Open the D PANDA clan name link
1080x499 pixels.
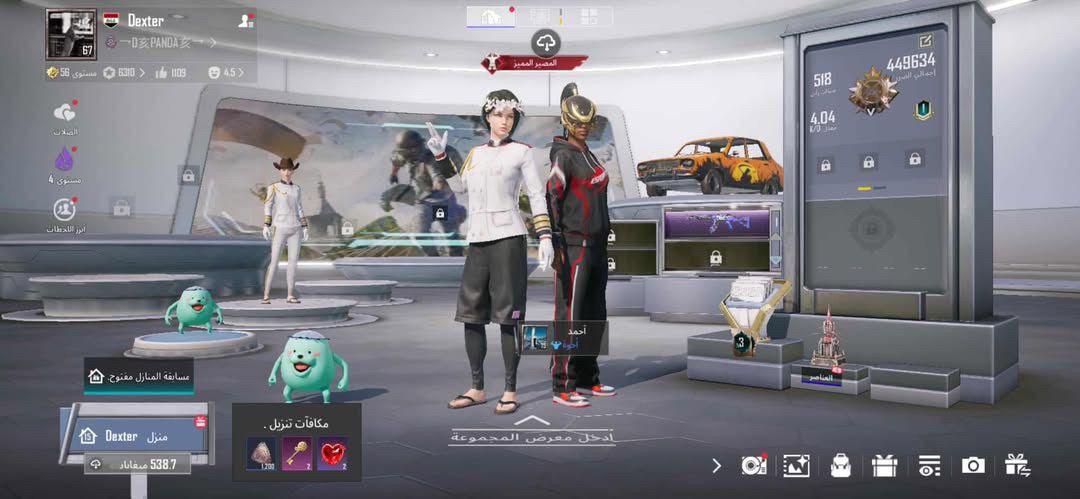pyautogui.click(x=160, y=42)
